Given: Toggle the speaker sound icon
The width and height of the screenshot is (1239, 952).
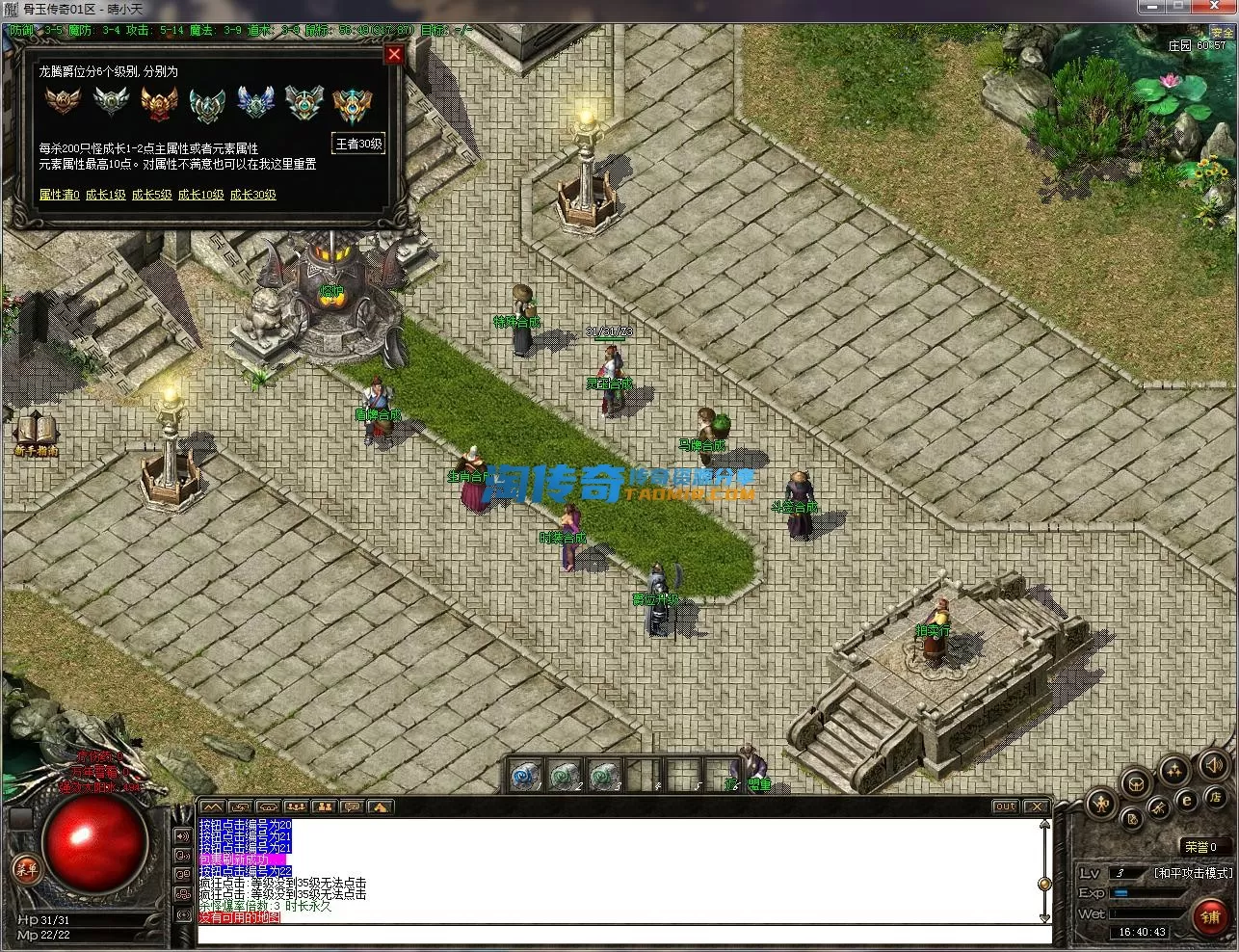Looking at the screenshot, I should (x=1212, y=767).
